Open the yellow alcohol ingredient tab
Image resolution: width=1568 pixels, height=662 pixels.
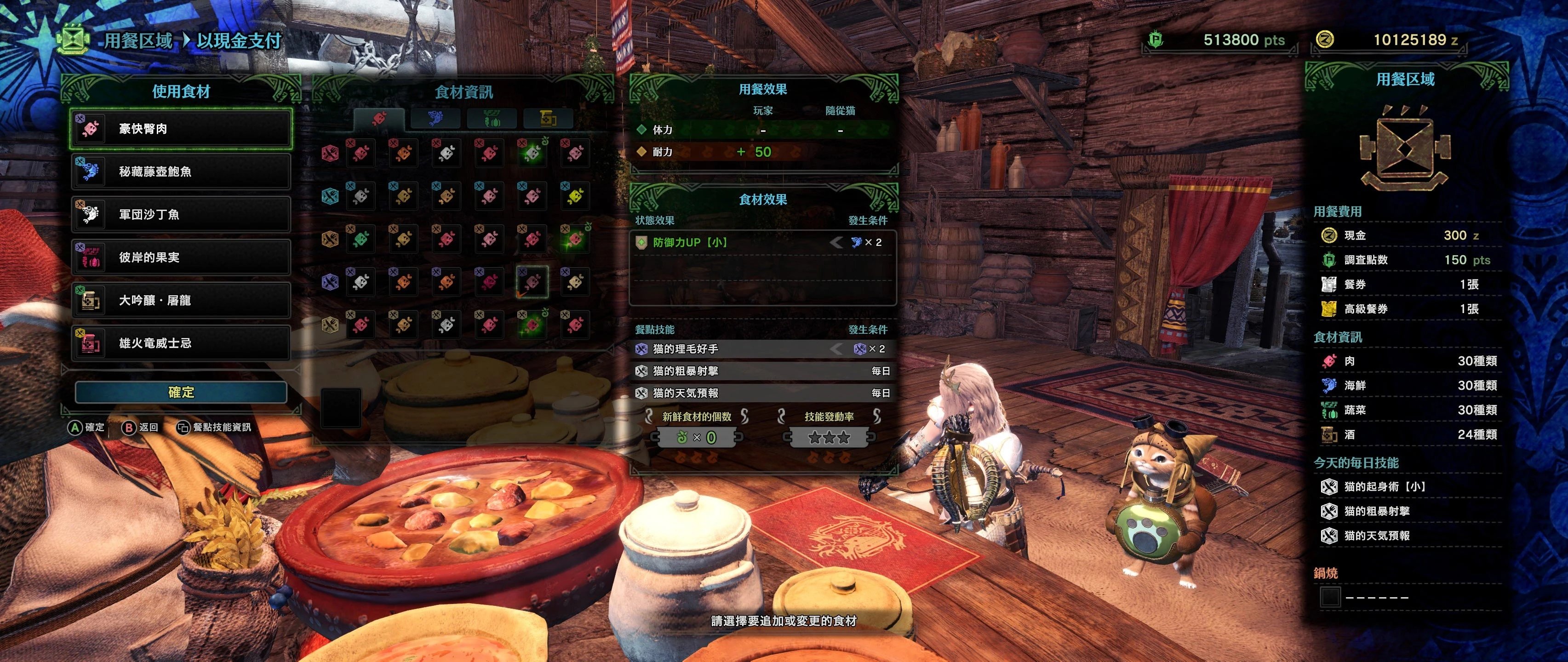547,118
